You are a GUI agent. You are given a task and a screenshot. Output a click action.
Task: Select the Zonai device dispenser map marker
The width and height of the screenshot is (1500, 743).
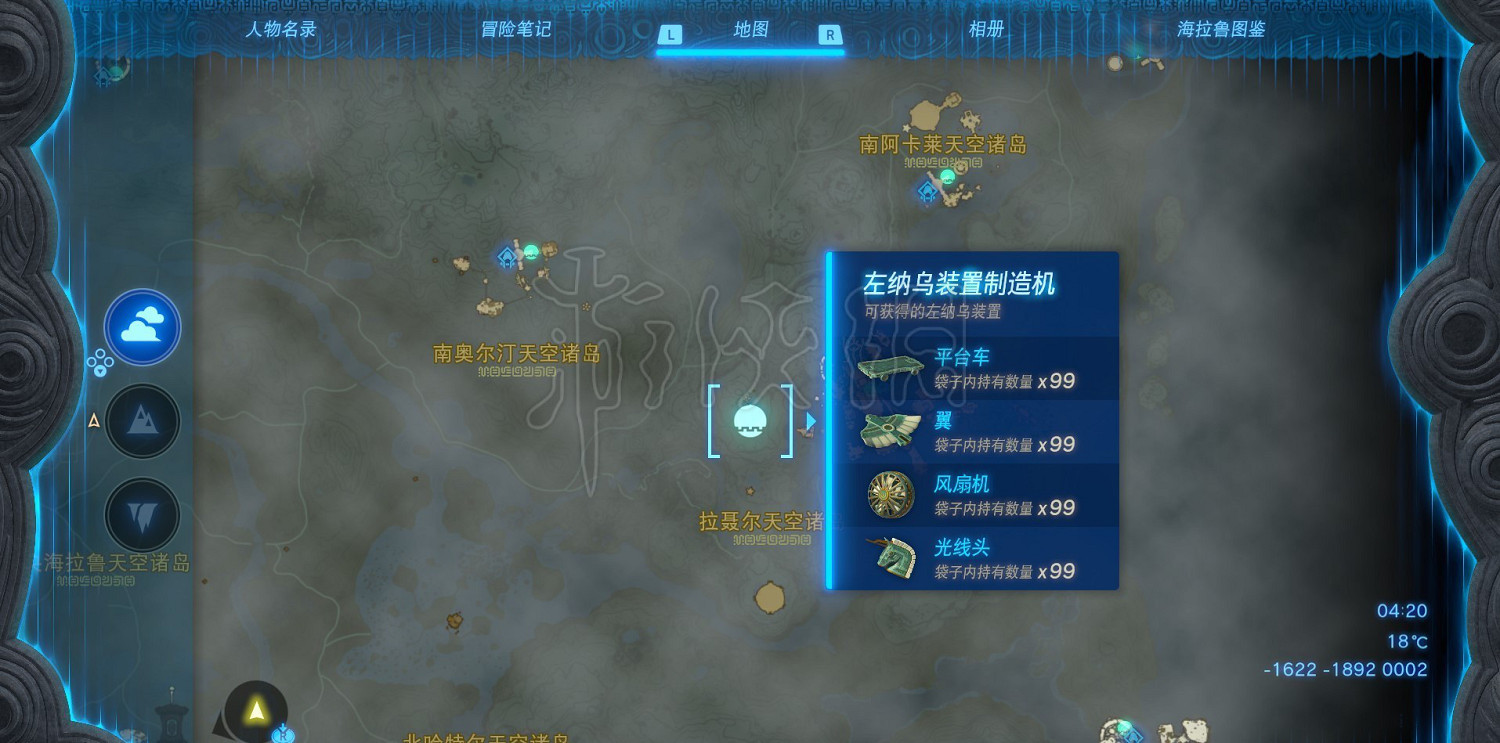pos(751,420)
